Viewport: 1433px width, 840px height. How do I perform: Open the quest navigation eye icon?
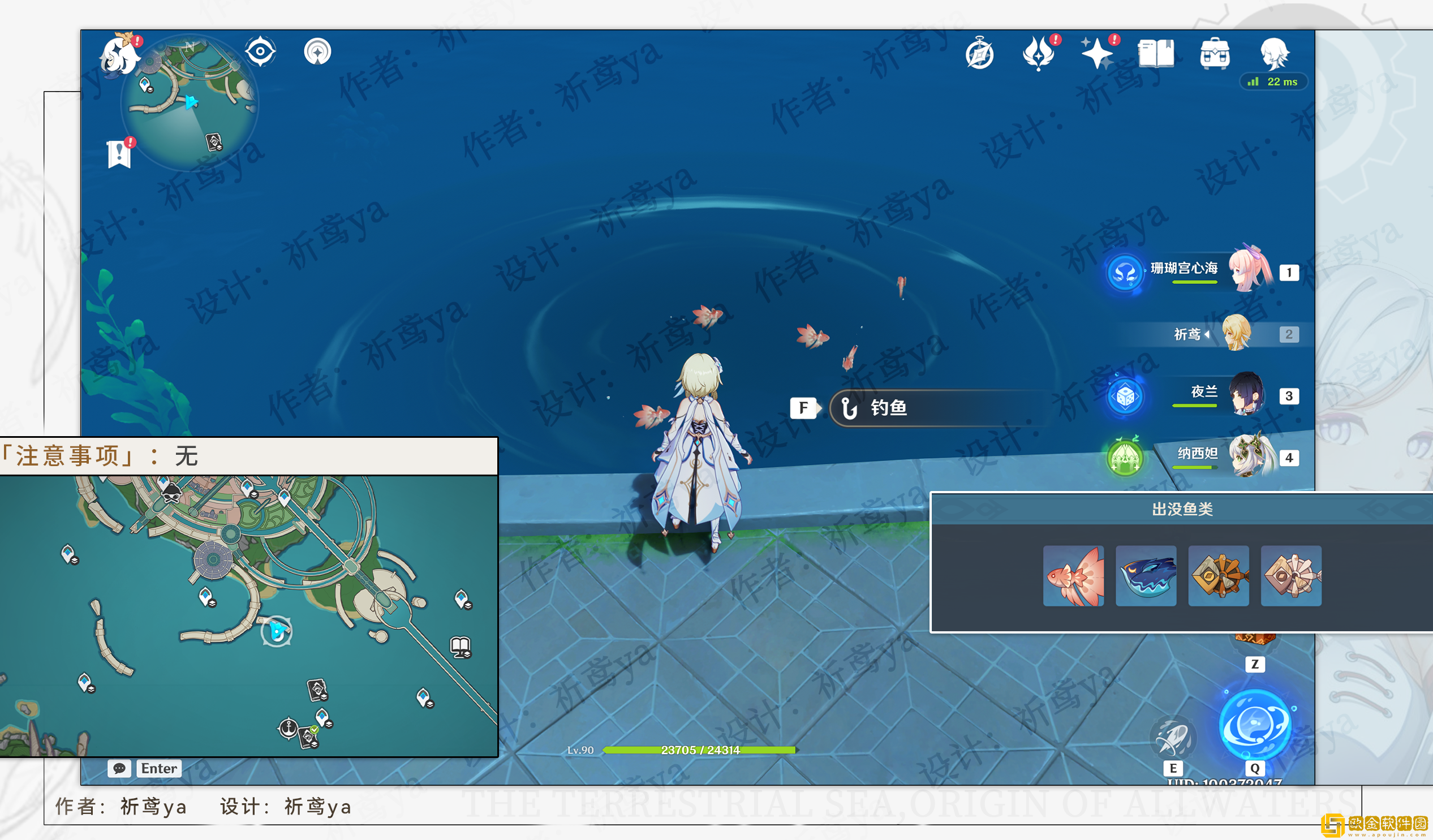(260, 51)
